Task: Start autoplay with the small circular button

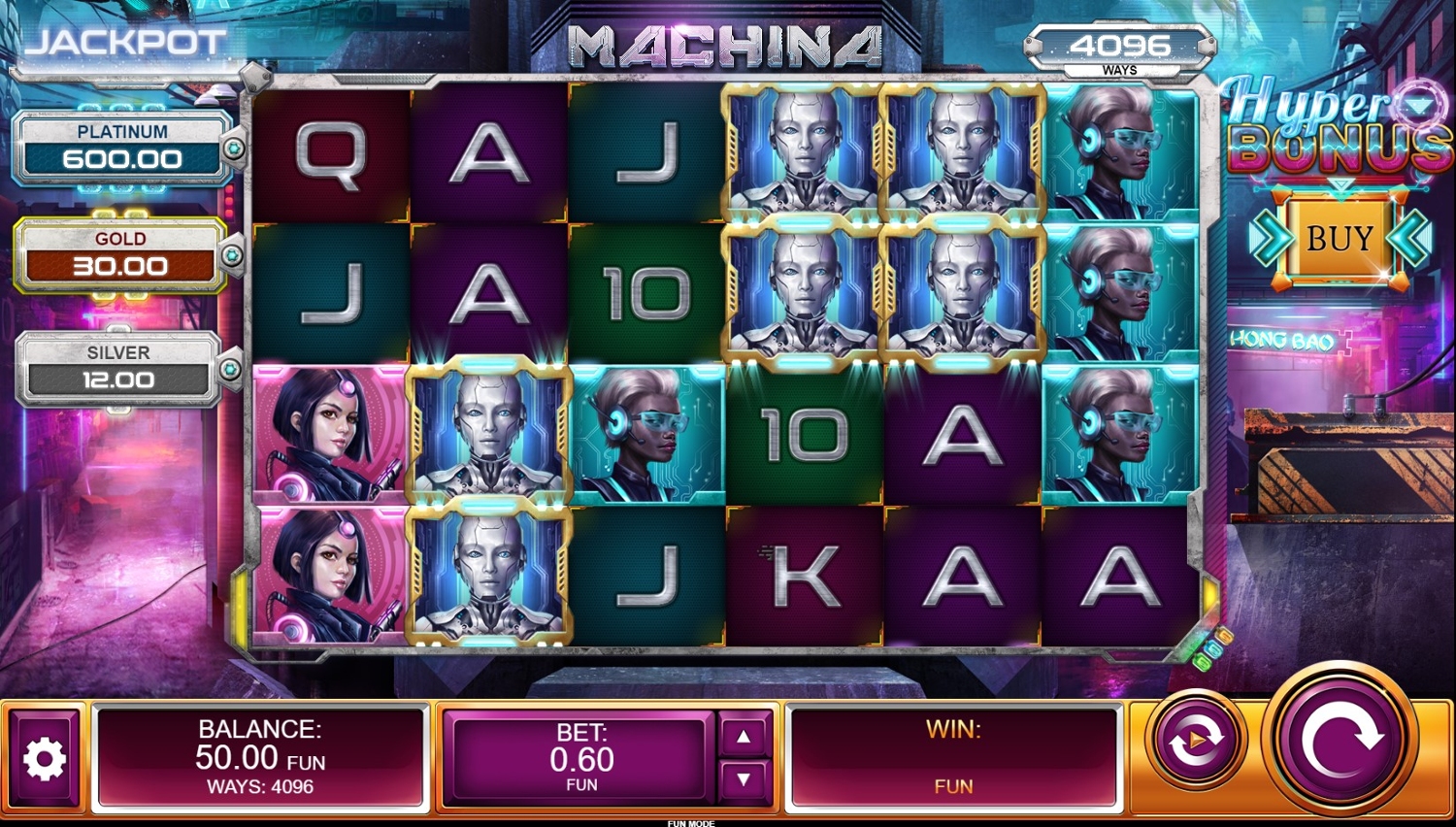Action: 1196,741
